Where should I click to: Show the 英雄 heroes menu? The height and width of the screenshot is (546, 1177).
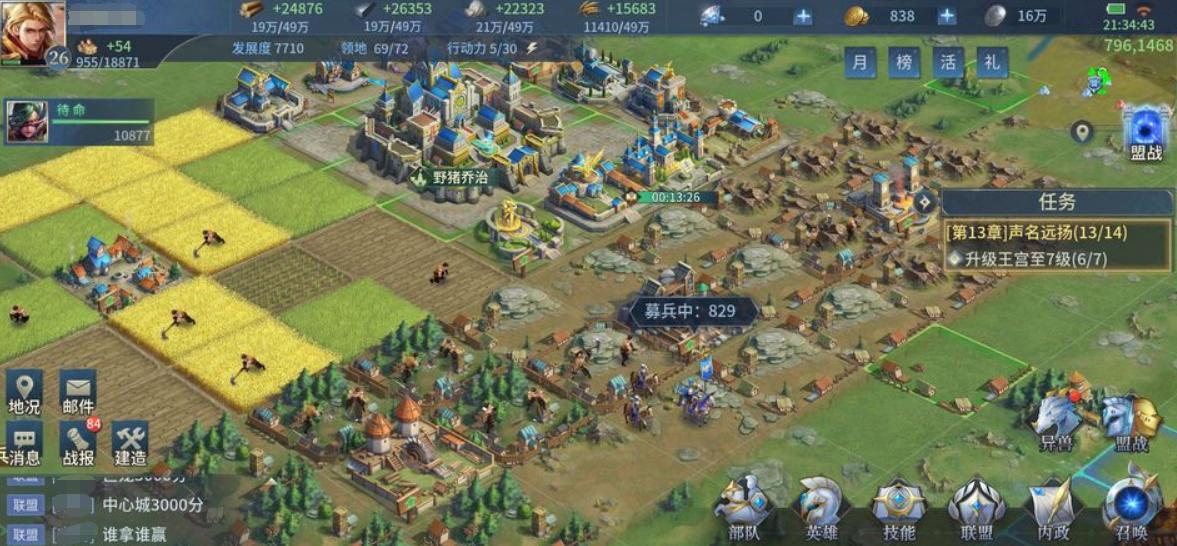(x=821, y=510)
